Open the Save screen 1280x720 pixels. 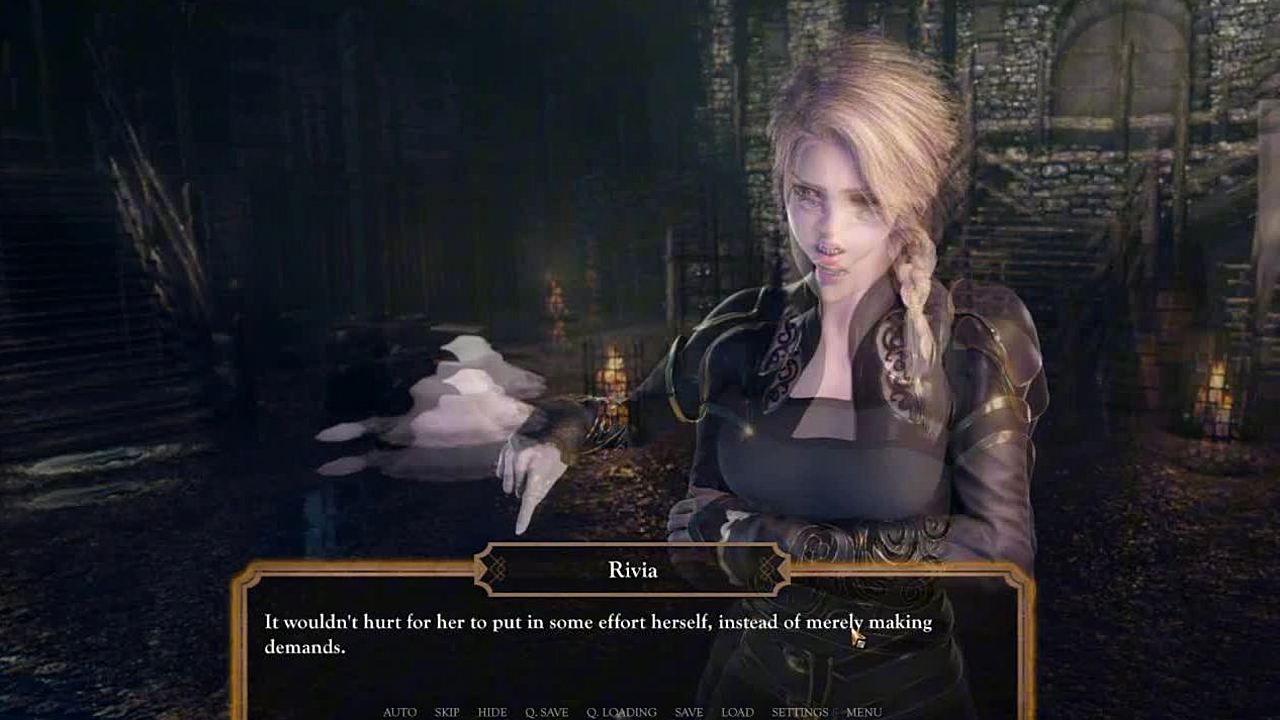(x=689, y=712)
